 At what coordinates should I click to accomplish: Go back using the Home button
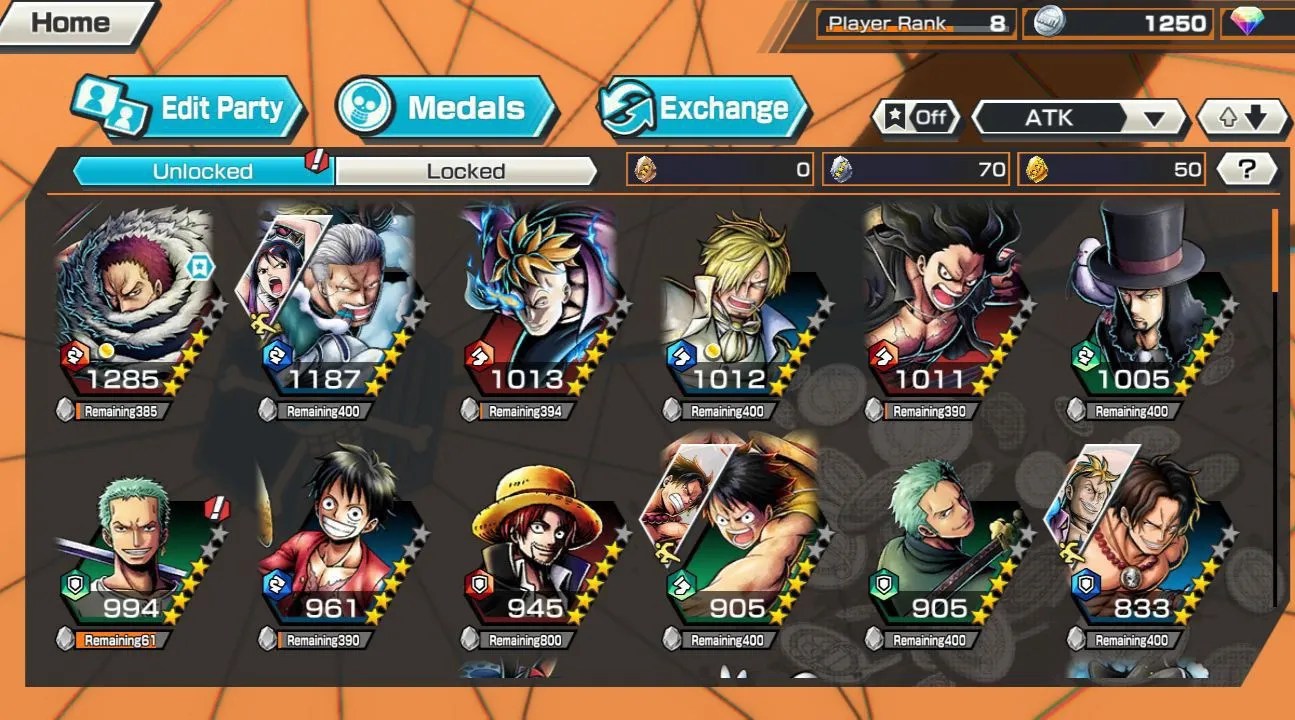pyautogui.click(x=74, y=22)
